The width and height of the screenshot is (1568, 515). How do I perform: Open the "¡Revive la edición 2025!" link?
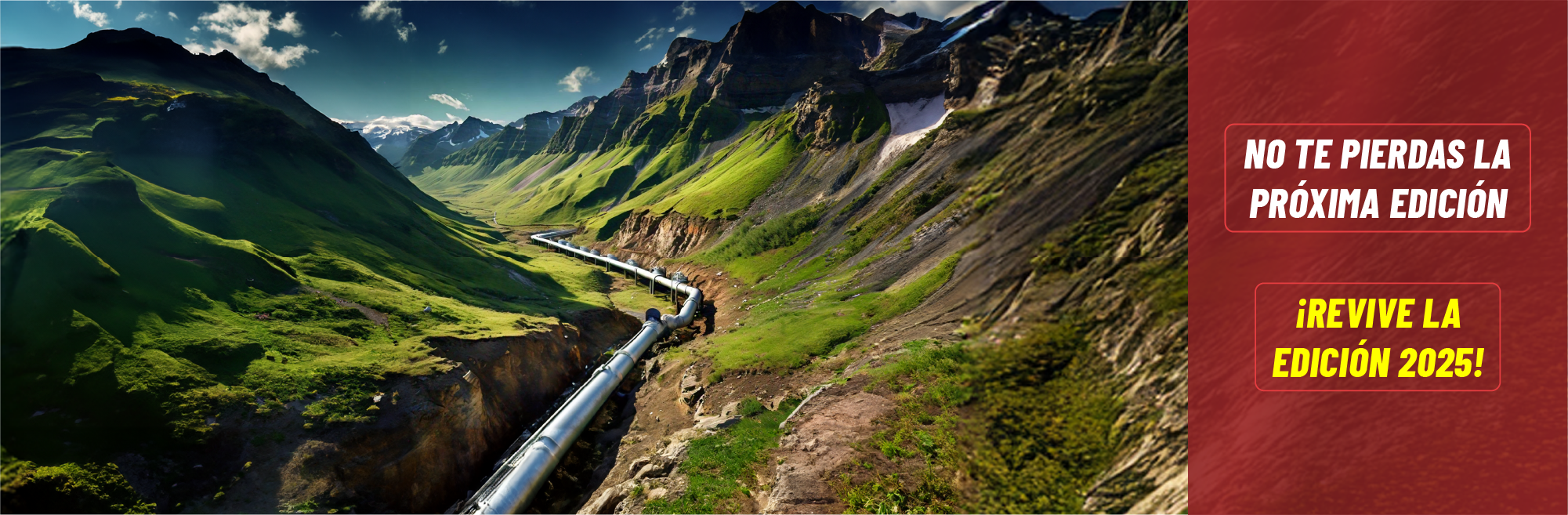pos(1377,337)
